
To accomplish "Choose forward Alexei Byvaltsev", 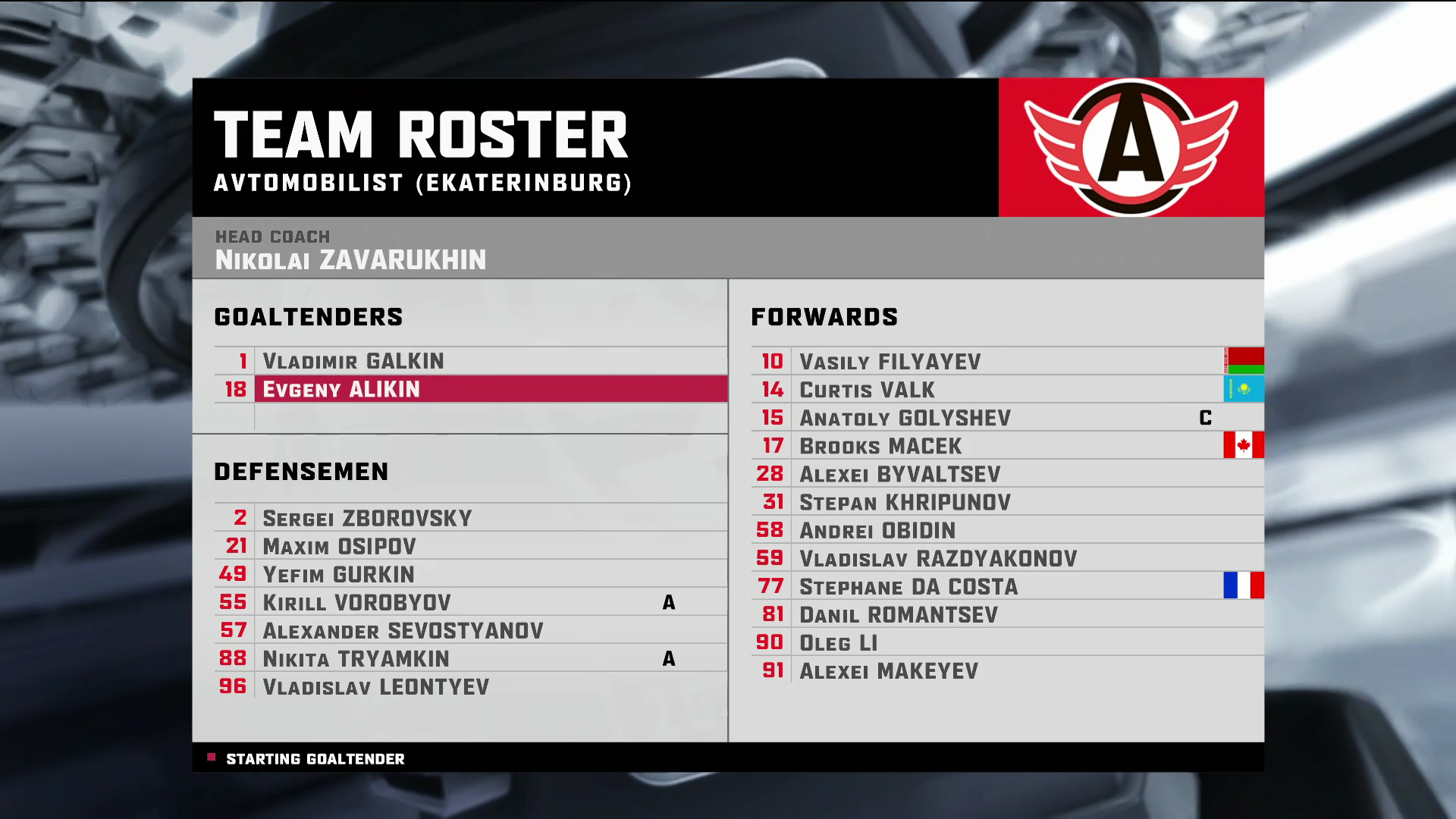I will pos(899,474).
